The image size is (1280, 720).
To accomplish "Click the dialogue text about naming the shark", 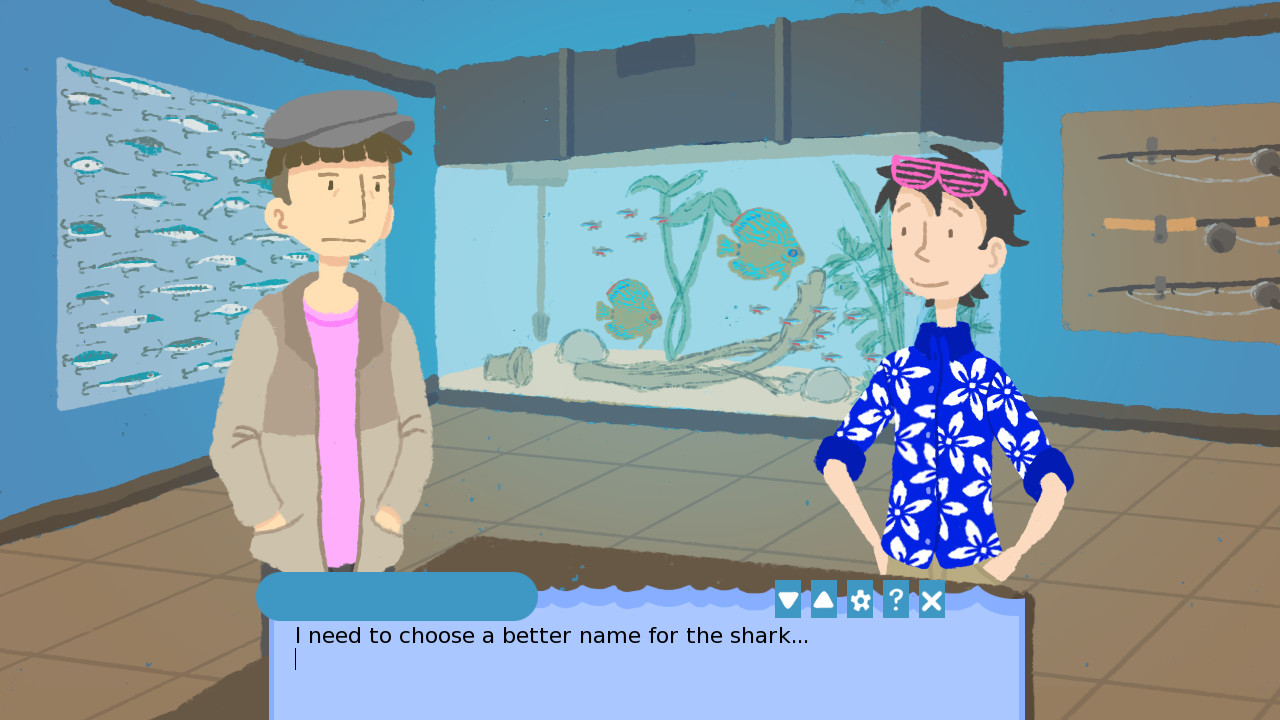I will [x=550, y=635].
